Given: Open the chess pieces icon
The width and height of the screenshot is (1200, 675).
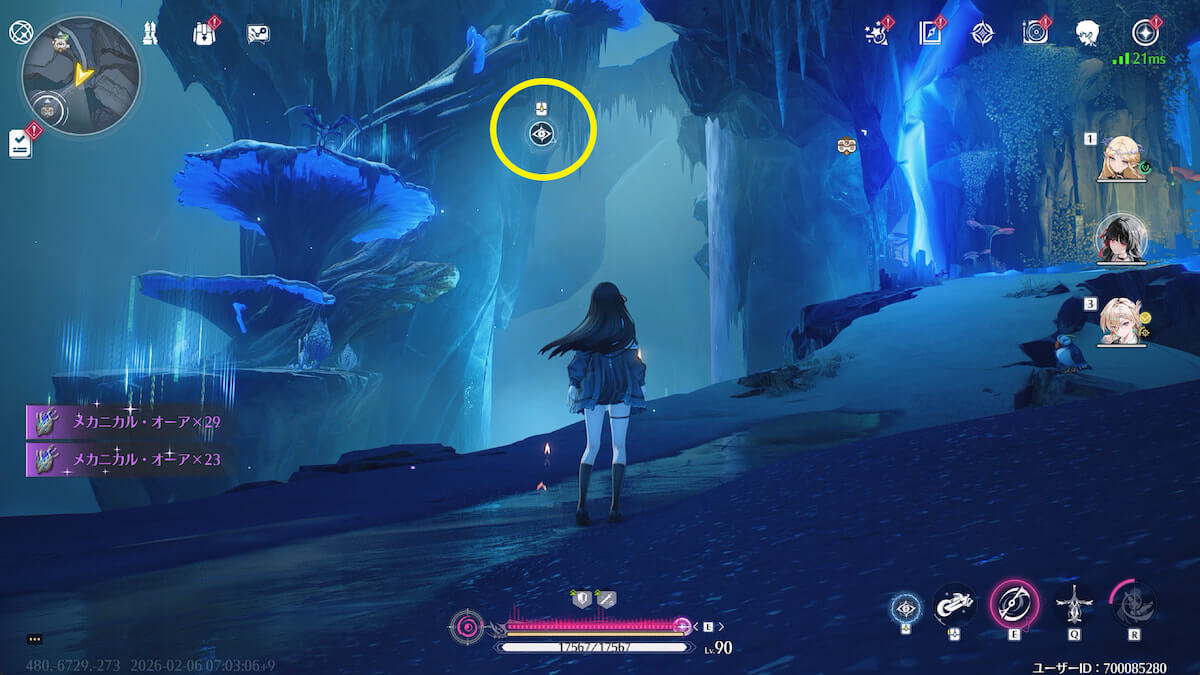Looking at the screenshot, I should 151,32.
